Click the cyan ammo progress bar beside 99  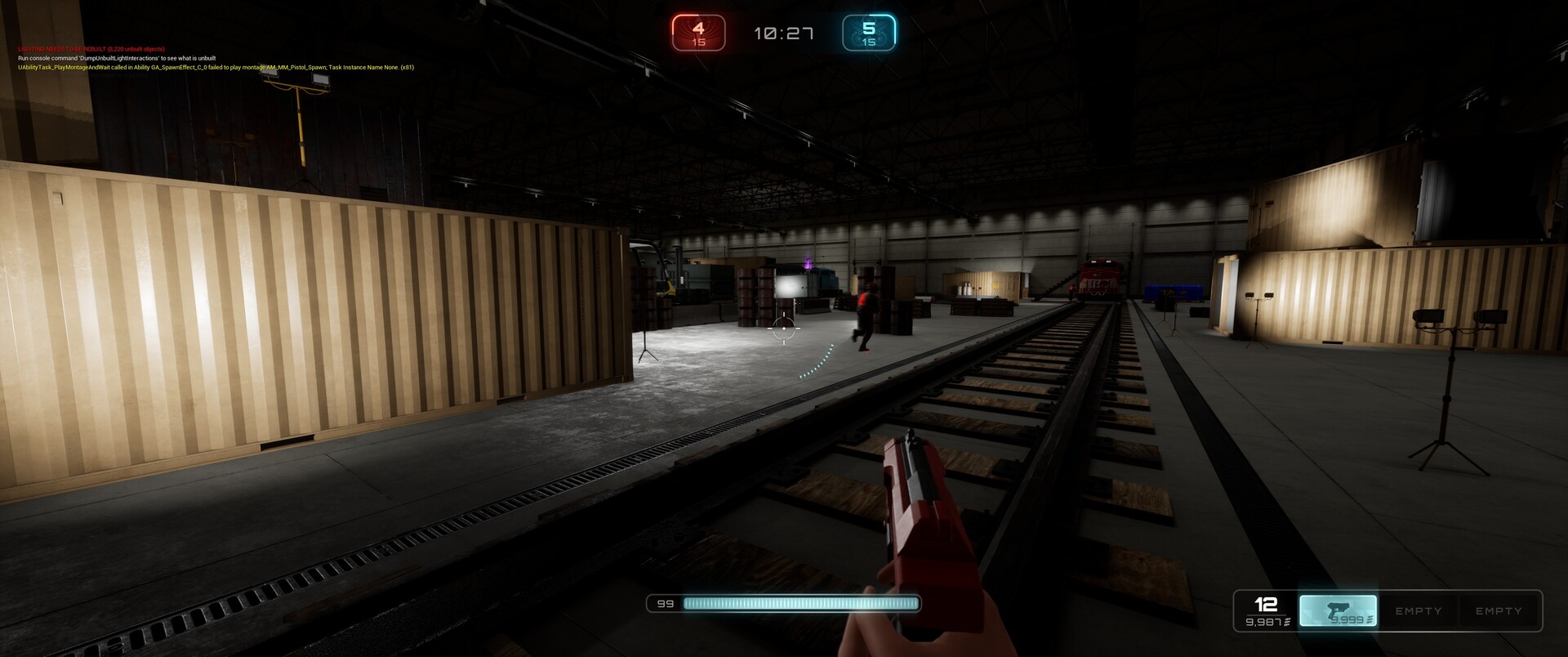[x=802, y=603]
